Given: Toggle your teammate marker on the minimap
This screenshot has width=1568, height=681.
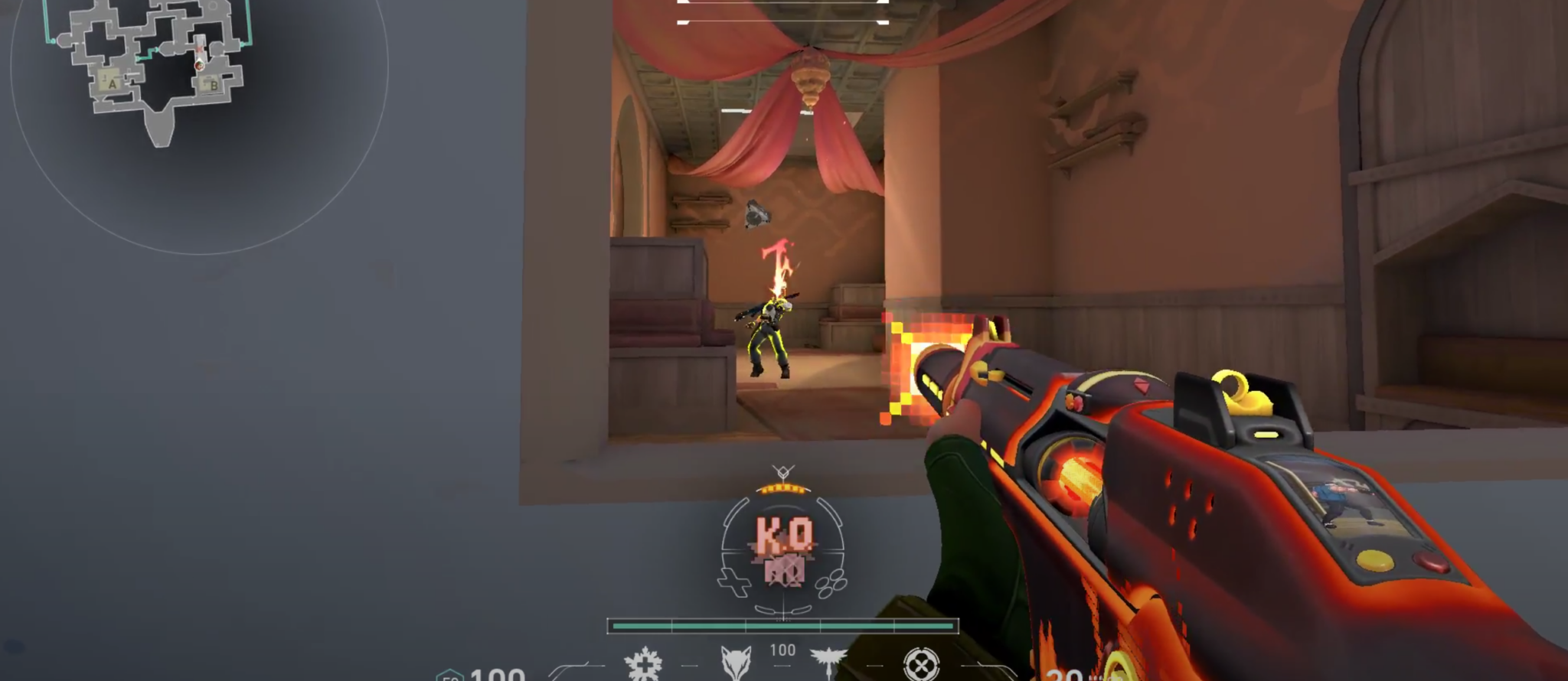Looking at the screenshot, I should pyautogui.click(x=199, y=66).
